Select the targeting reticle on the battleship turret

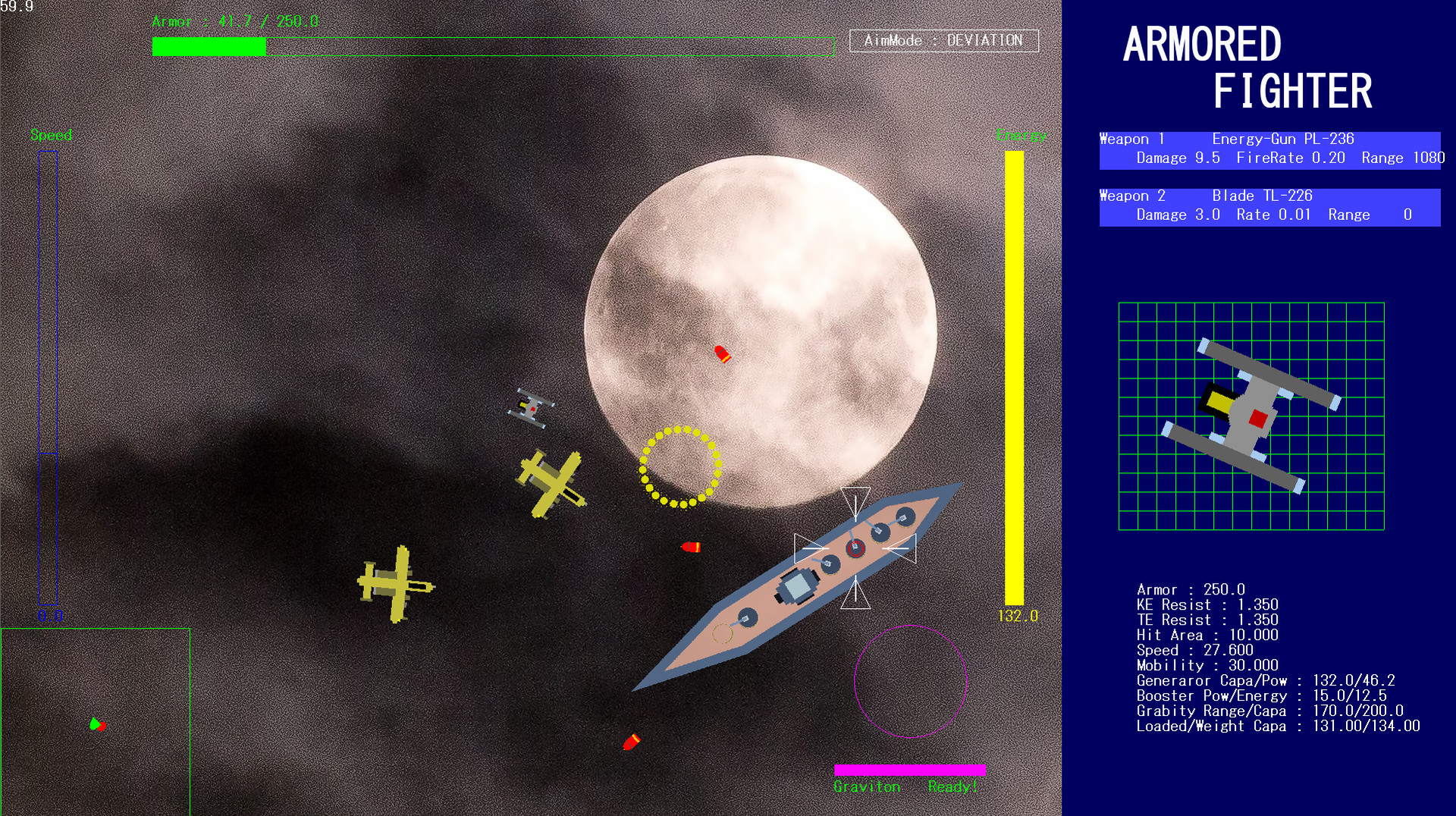[857, 548]
